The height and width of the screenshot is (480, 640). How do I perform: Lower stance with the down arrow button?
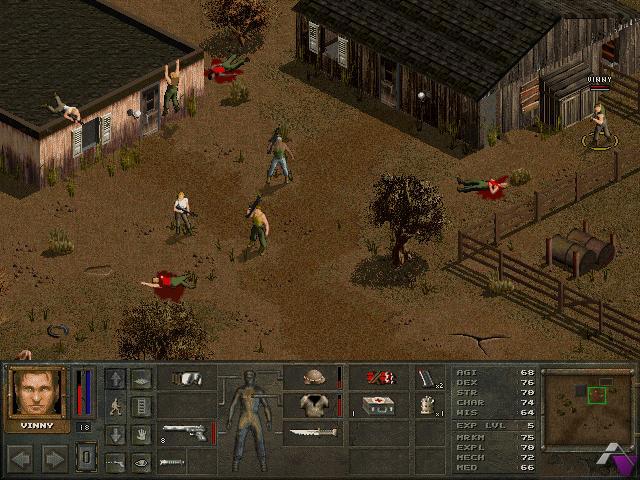[x=116, y=434]
